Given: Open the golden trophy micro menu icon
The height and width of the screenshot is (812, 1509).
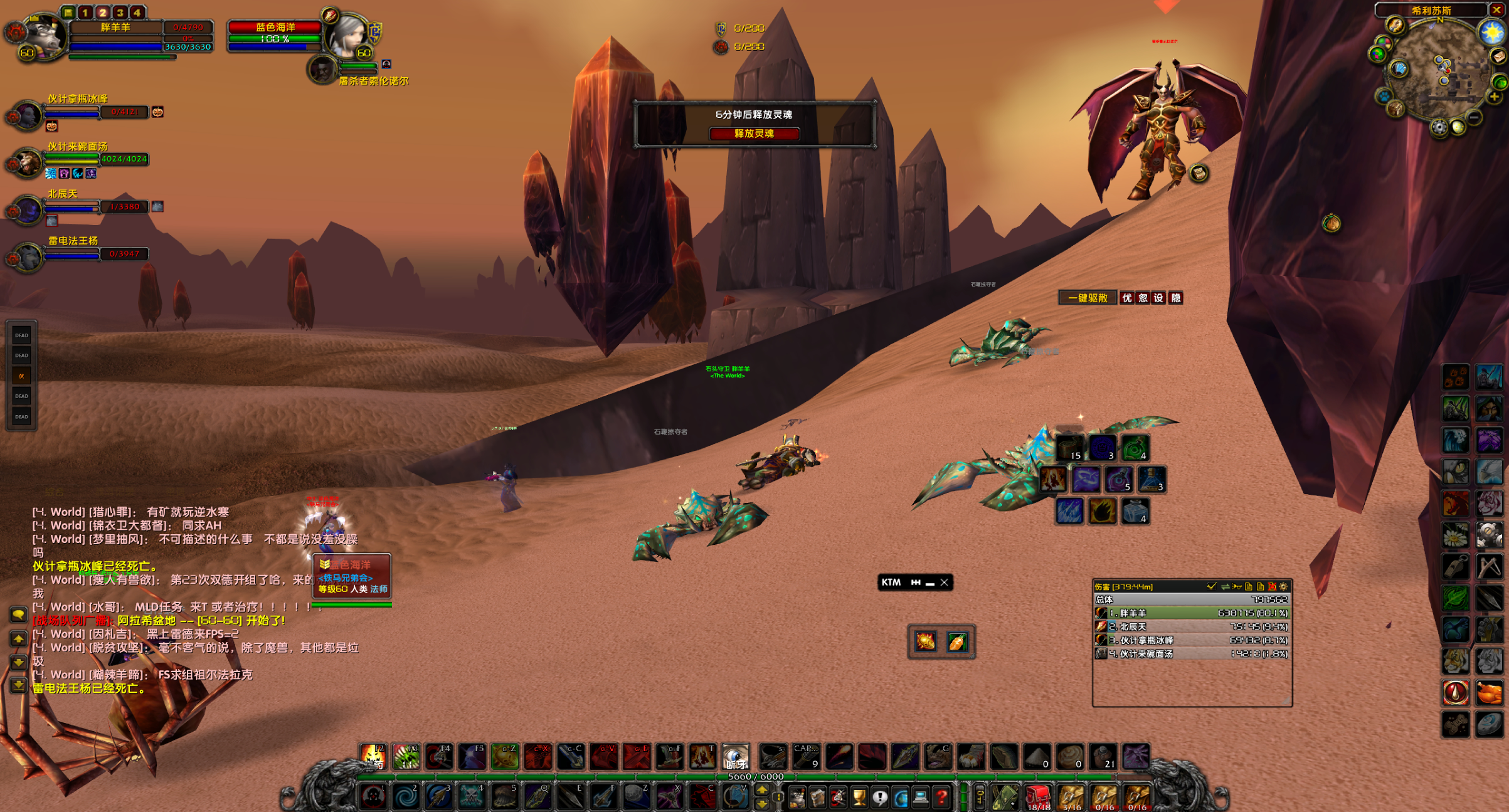Looking at the screenshot, I should [x=859, y=797].
